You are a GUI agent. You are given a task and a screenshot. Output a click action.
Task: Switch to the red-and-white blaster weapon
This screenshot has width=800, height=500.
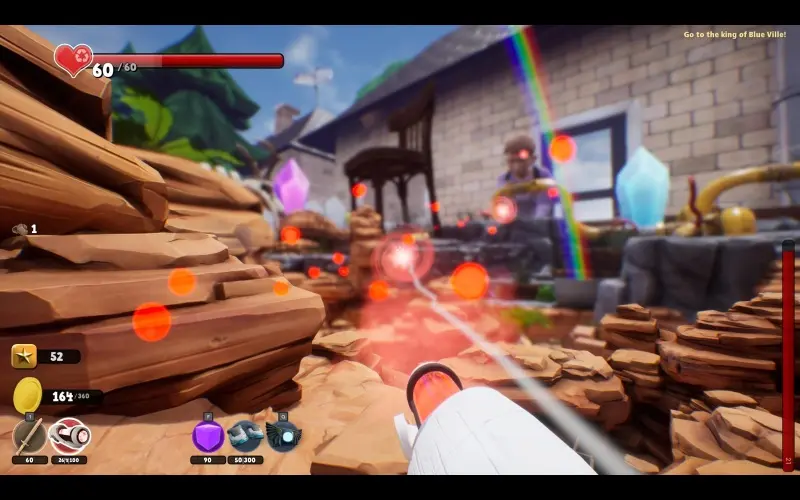tap(69, 436)
